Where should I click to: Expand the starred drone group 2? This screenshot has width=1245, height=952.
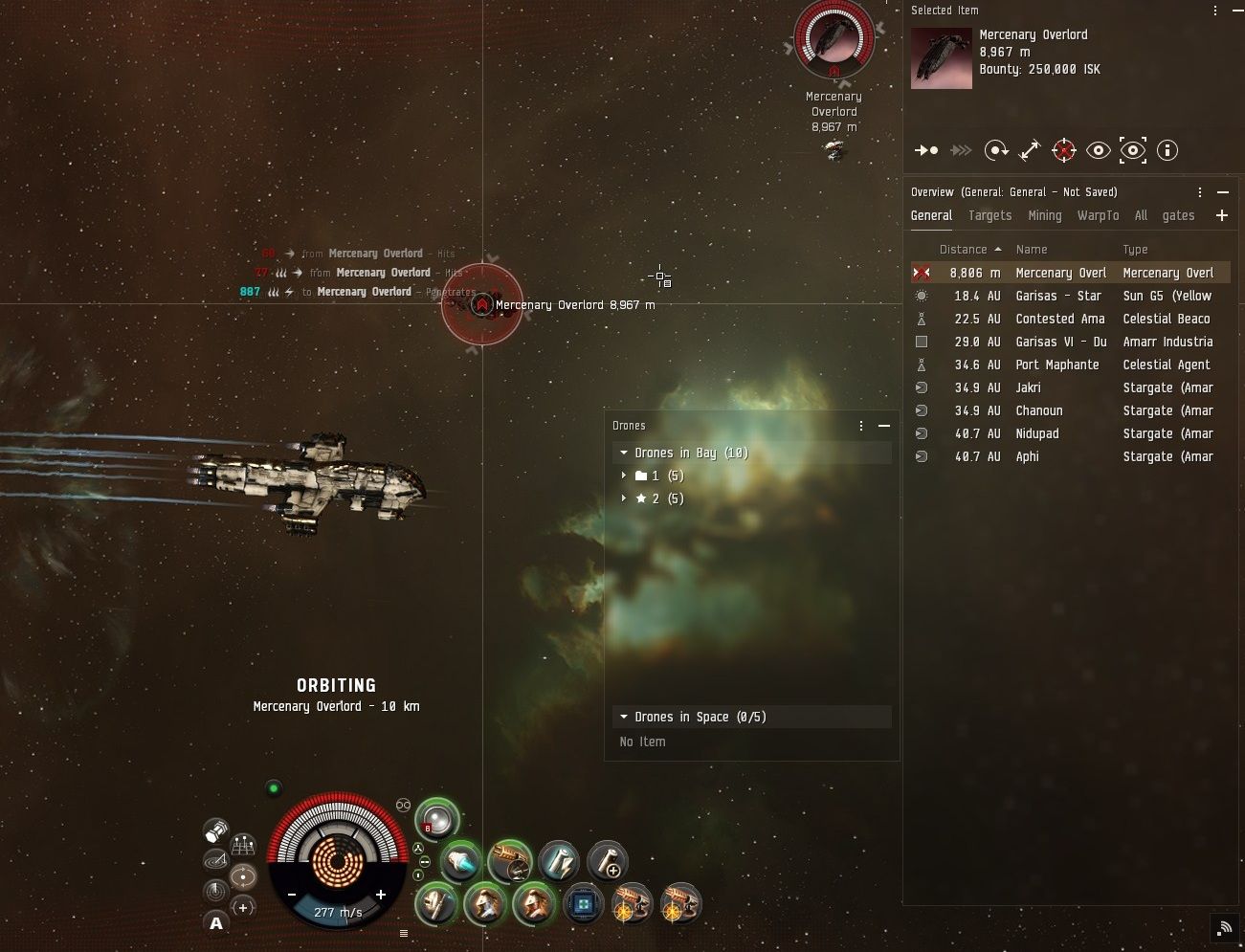click(624, 498)
